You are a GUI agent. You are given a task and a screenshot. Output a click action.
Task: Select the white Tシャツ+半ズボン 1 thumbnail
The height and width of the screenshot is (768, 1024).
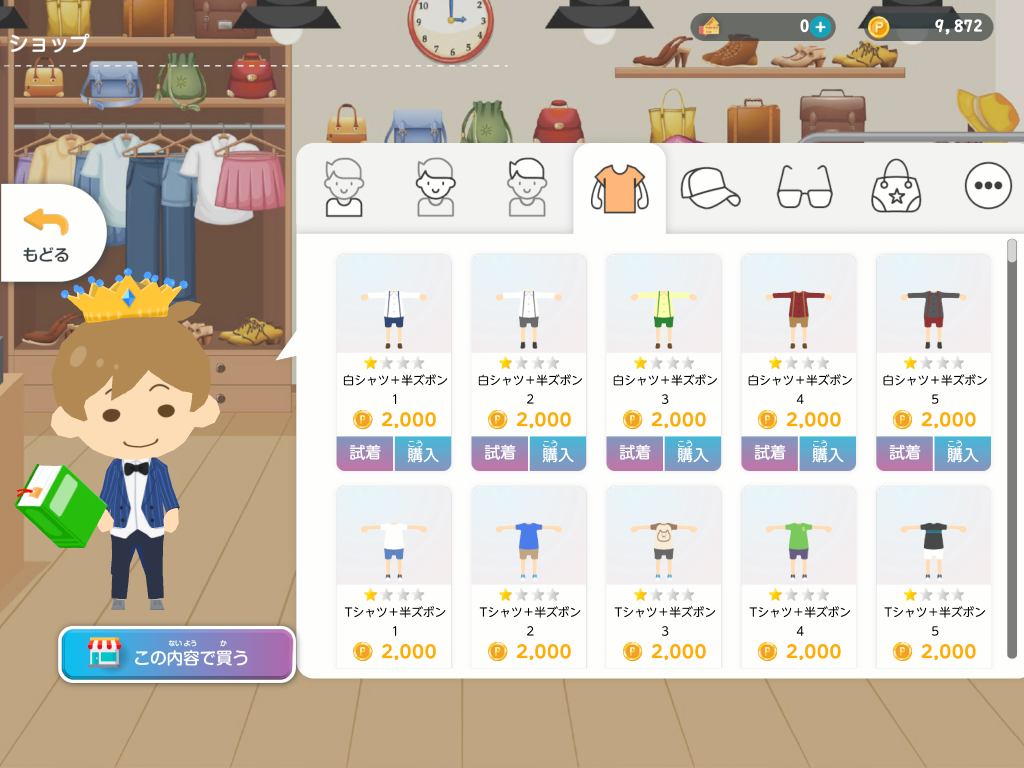pos(393,535)
